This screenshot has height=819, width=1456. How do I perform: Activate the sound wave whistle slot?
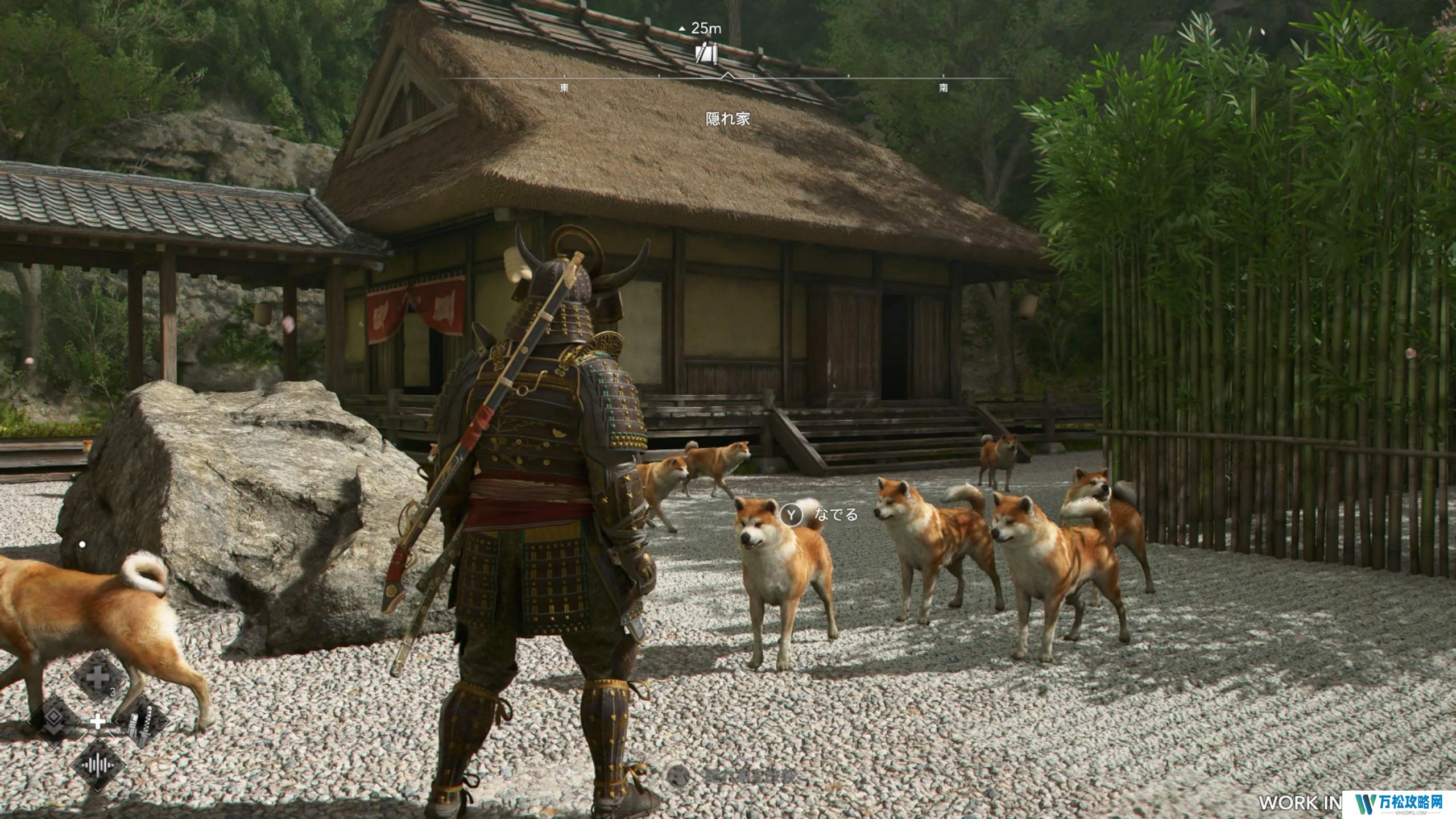pos(97,764)
